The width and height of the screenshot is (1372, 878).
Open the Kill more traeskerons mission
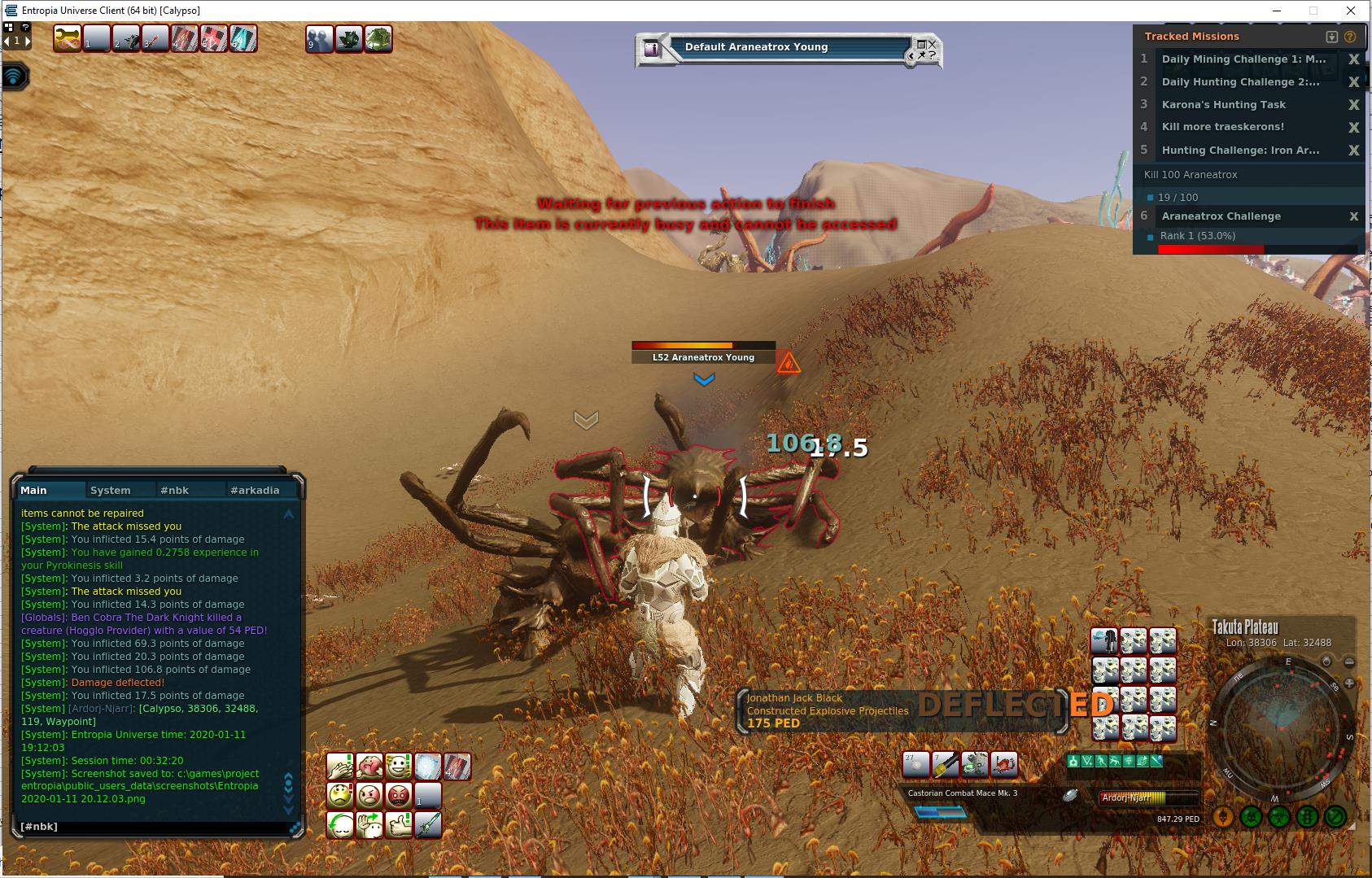point(1222,127)
